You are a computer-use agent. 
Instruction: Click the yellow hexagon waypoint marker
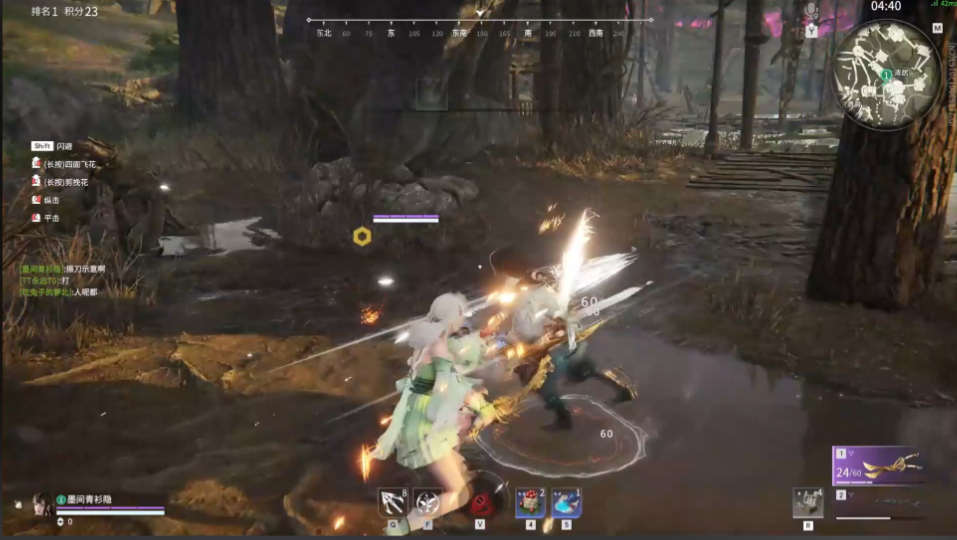pos(362,236)
